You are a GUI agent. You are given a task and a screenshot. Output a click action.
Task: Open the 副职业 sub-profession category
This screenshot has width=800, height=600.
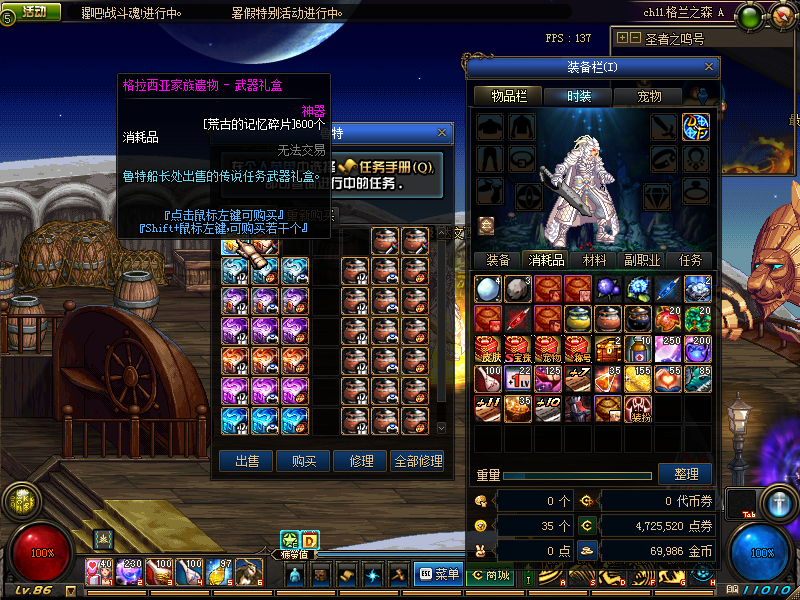point(642,260)
